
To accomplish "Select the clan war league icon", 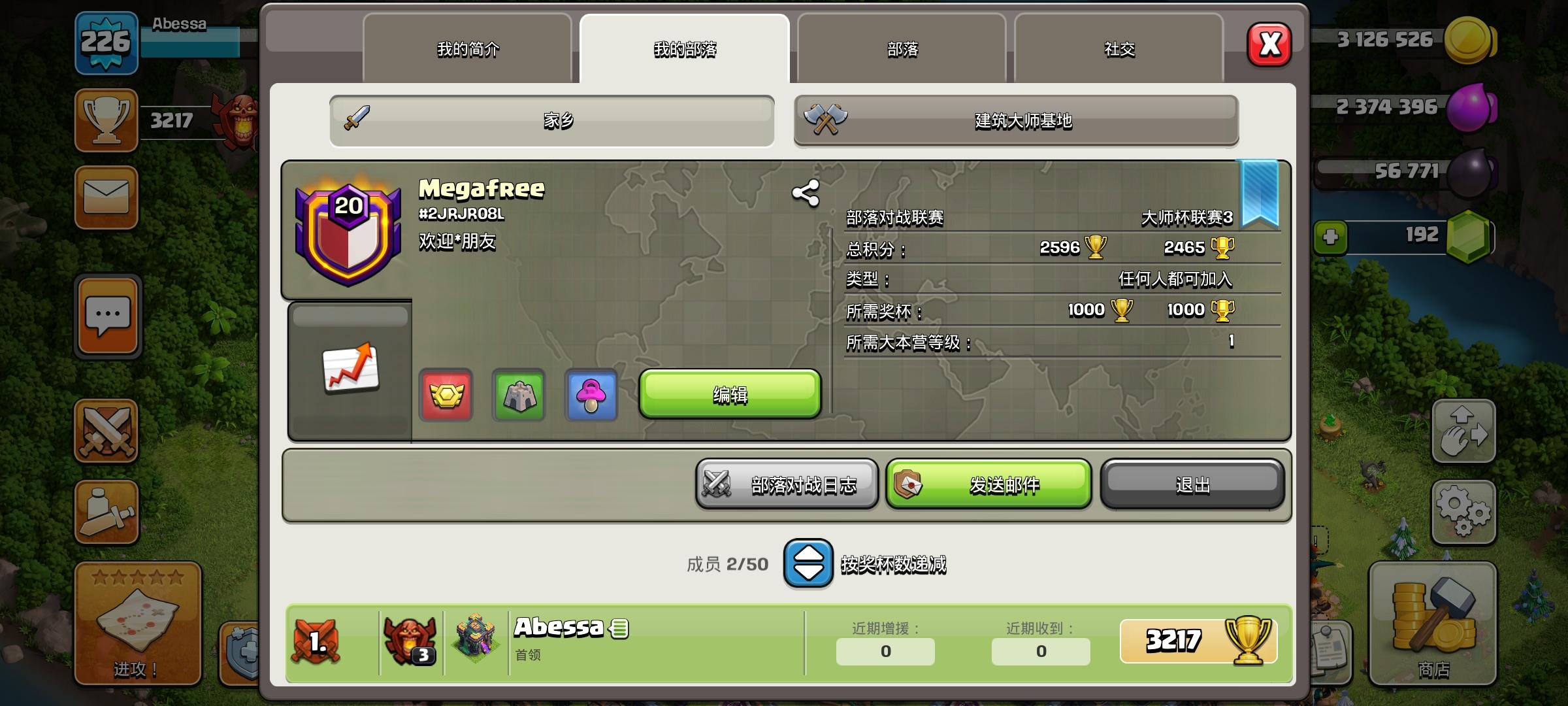I will point(446,395).
